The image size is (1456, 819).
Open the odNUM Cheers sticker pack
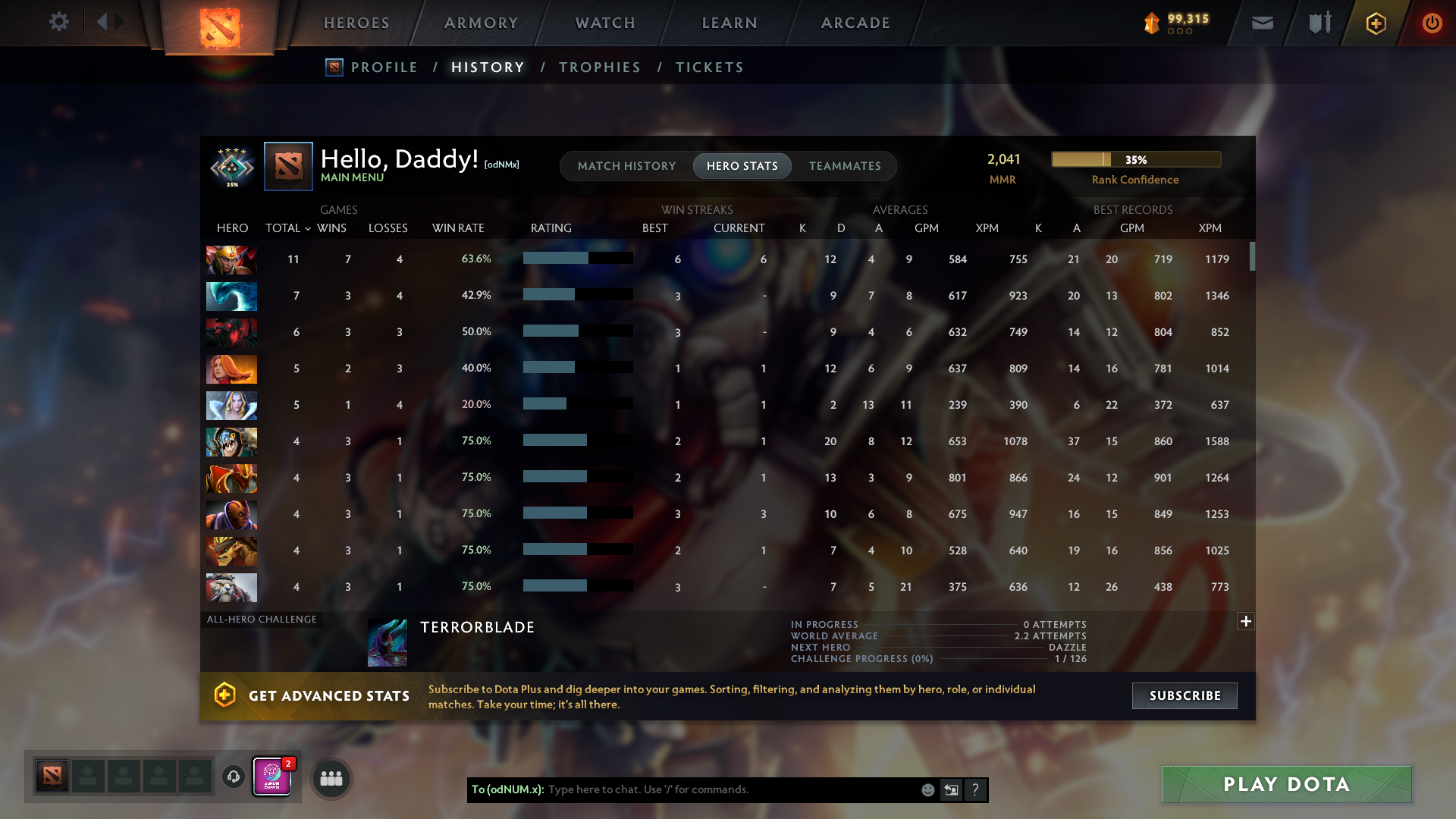coord(271,777)
